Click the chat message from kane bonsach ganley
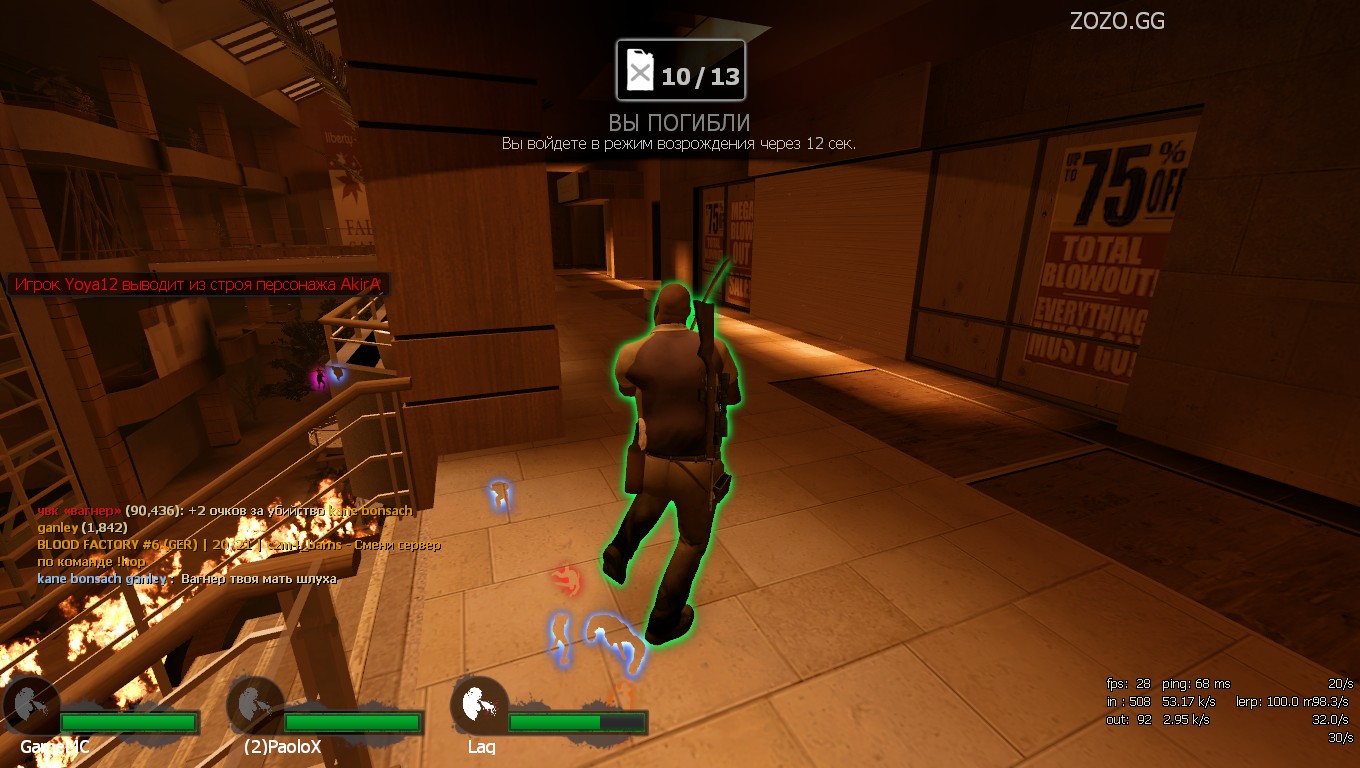The image size is (1360, 768). [x=187, y=579]
